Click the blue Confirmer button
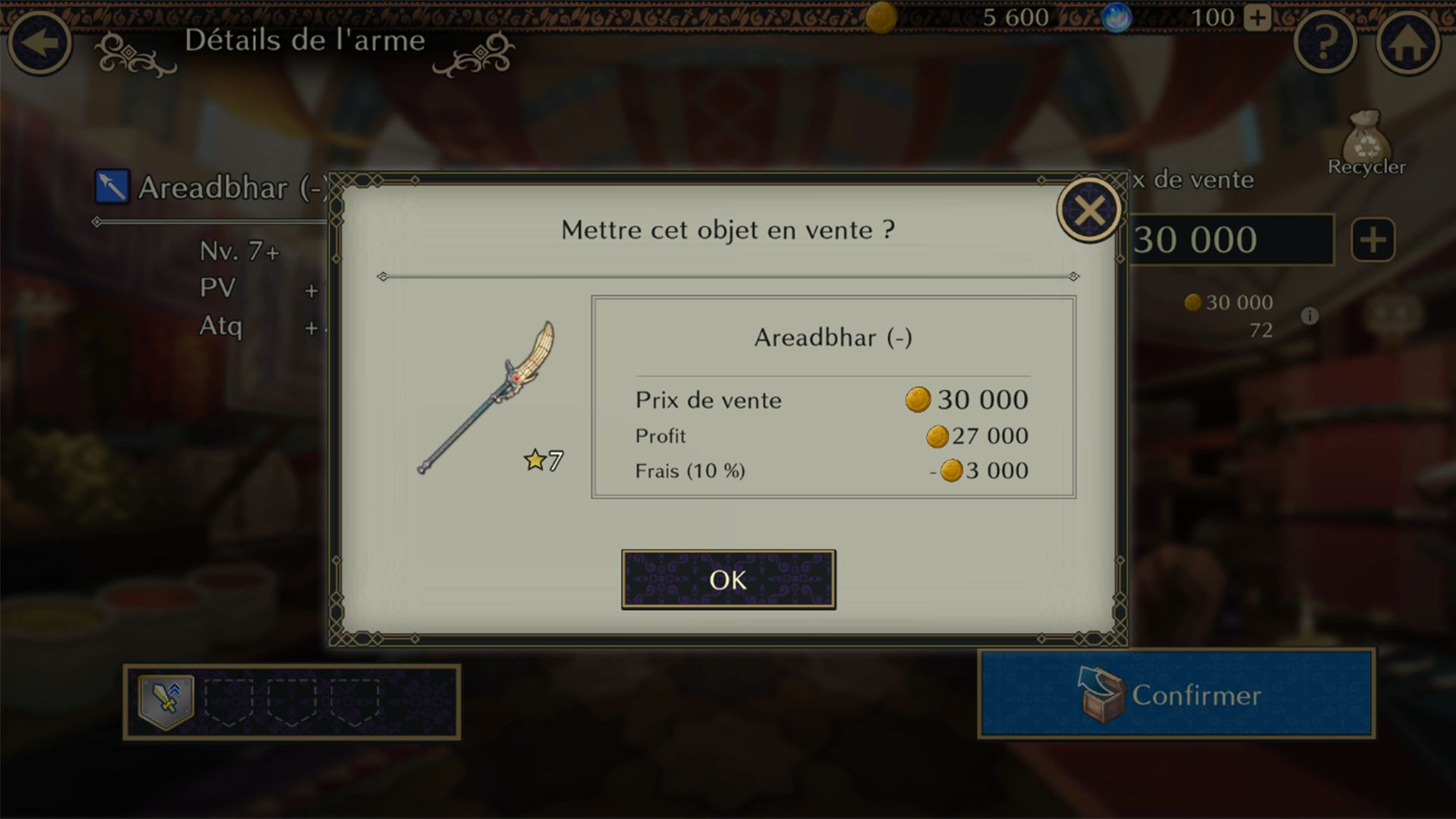Viewport: 1456px width, 819px height. [1176, 694]
